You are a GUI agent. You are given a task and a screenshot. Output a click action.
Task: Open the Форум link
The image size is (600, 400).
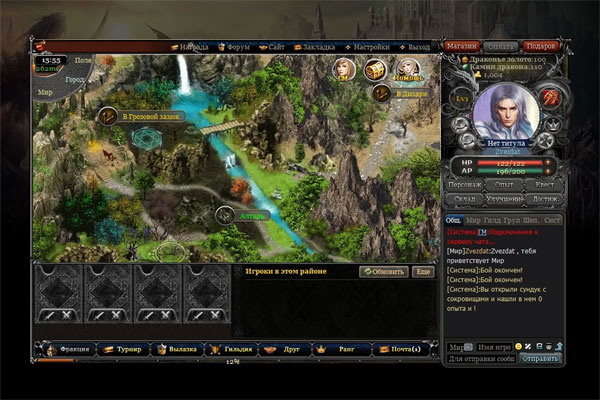click(234, 47)
